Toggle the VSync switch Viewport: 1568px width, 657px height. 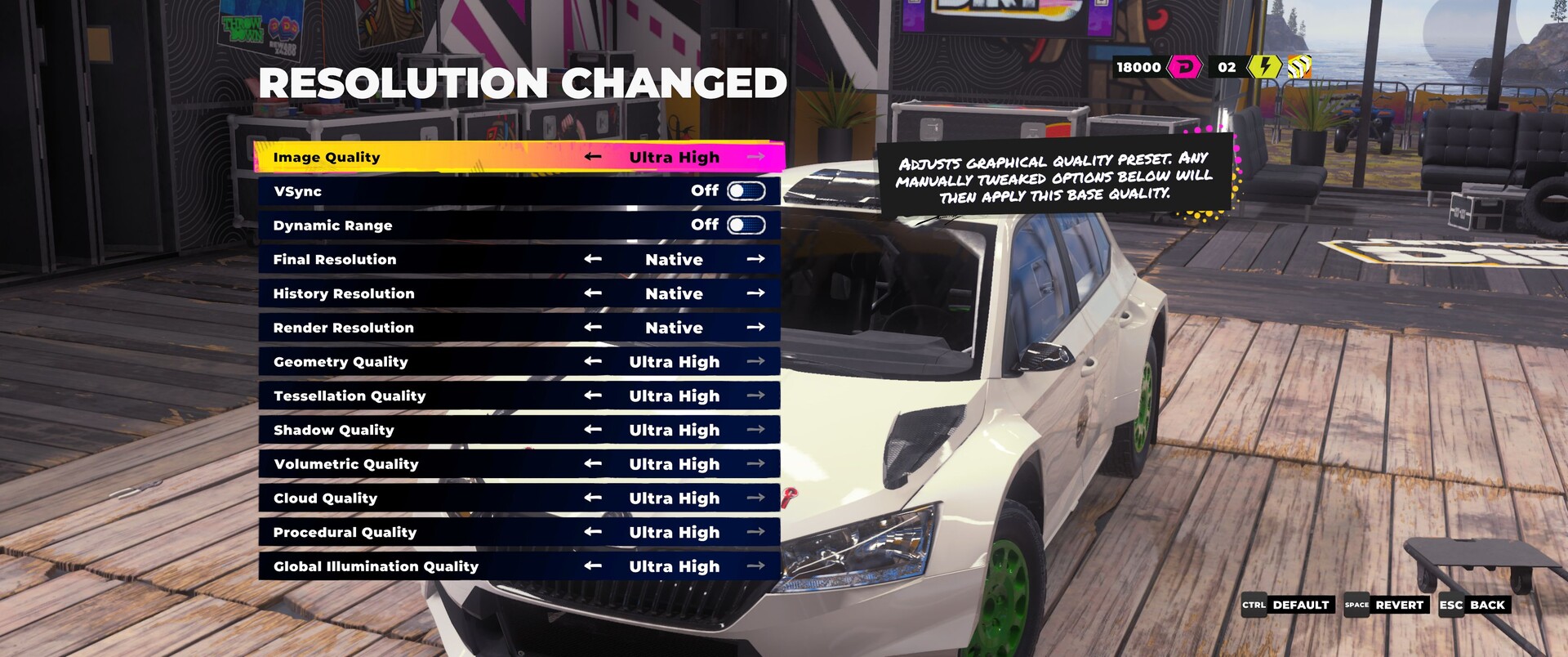click(x=746, y=191)
